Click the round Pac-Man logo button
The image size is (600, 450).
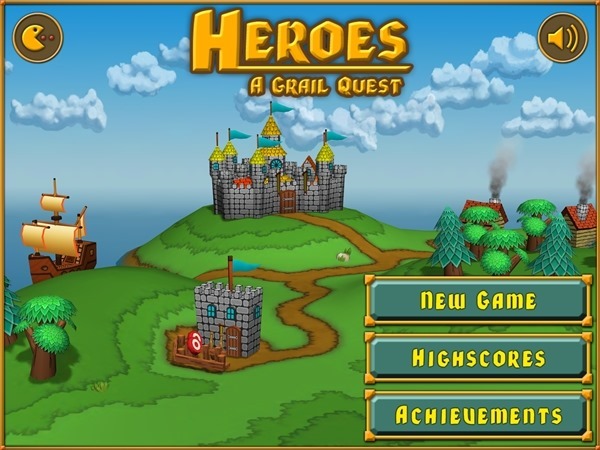point(38,38)
